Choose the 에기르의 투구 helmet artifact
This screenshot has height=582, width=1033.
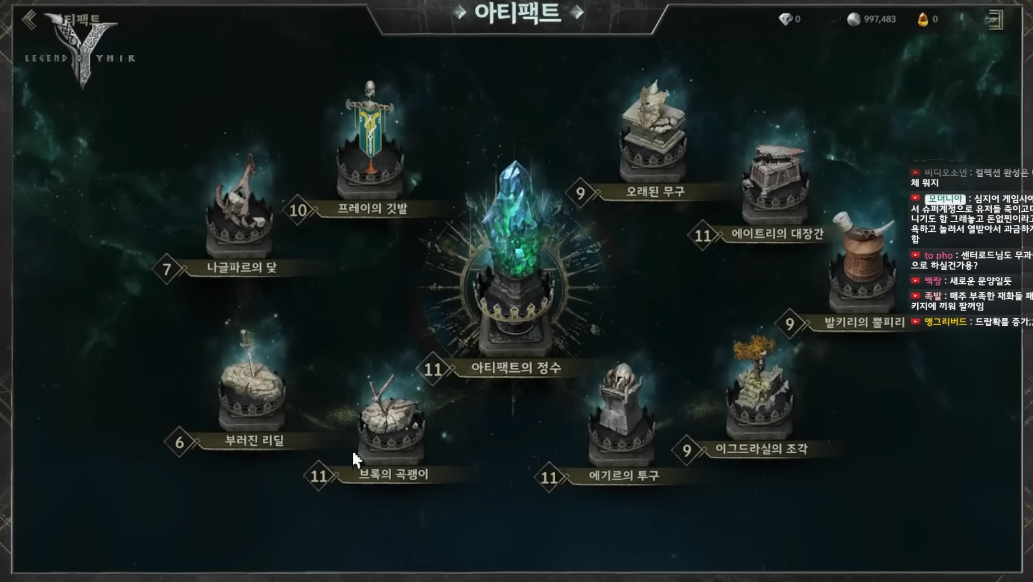click(621, 415)
